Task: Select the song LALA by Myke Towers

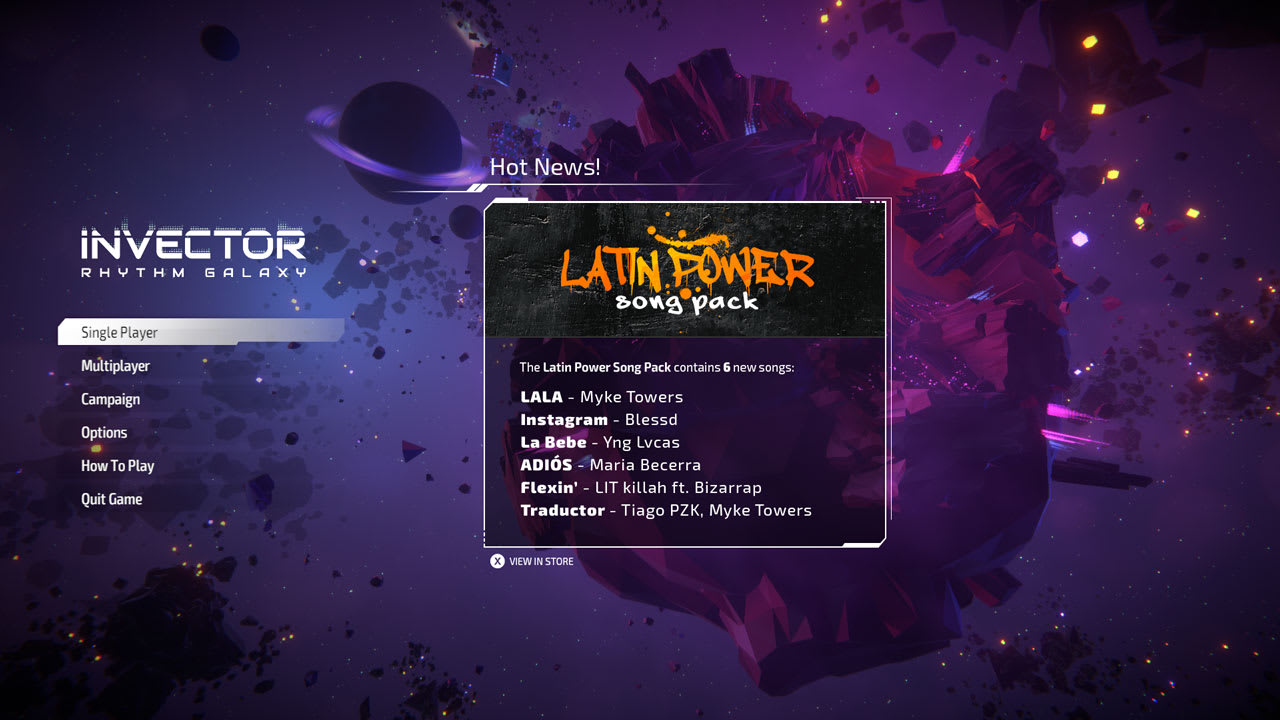Action: (601, 396)
